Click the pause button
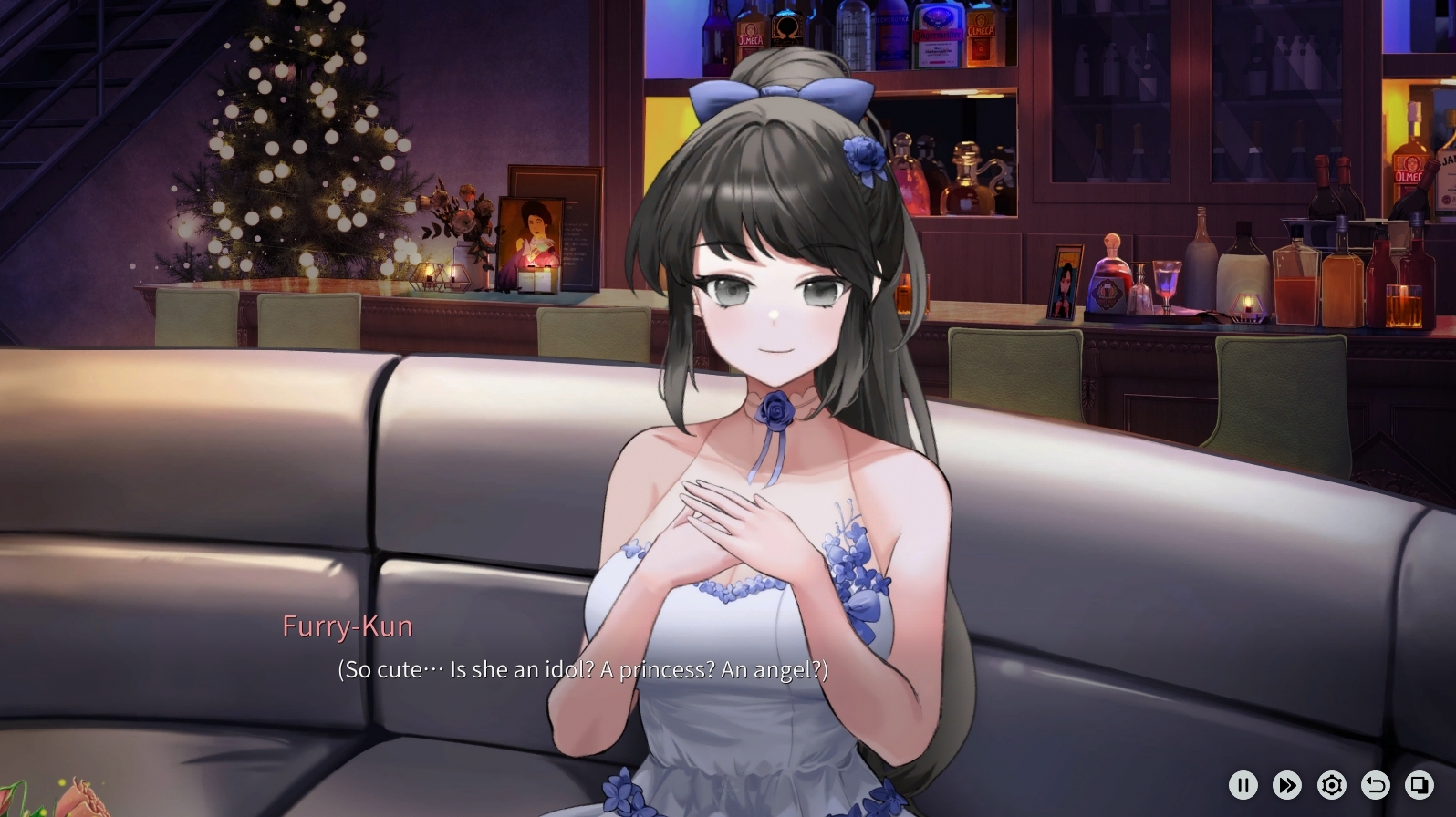Screen dimensions: 1456x817 [1243, 784]
